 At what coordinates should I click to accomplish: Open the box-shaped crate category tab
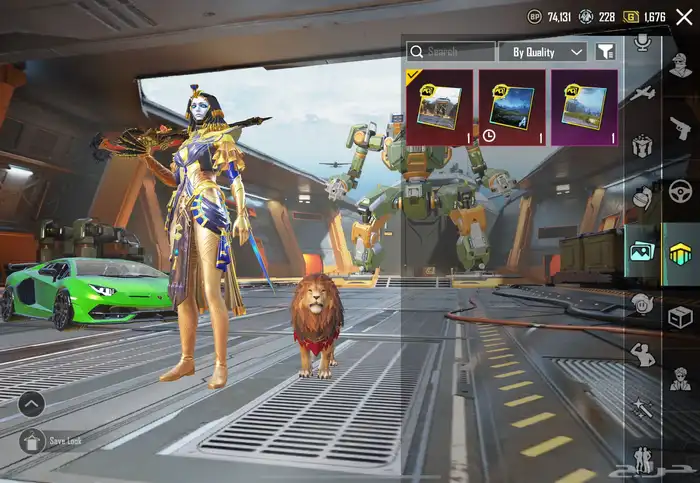[x=680, y=316]
